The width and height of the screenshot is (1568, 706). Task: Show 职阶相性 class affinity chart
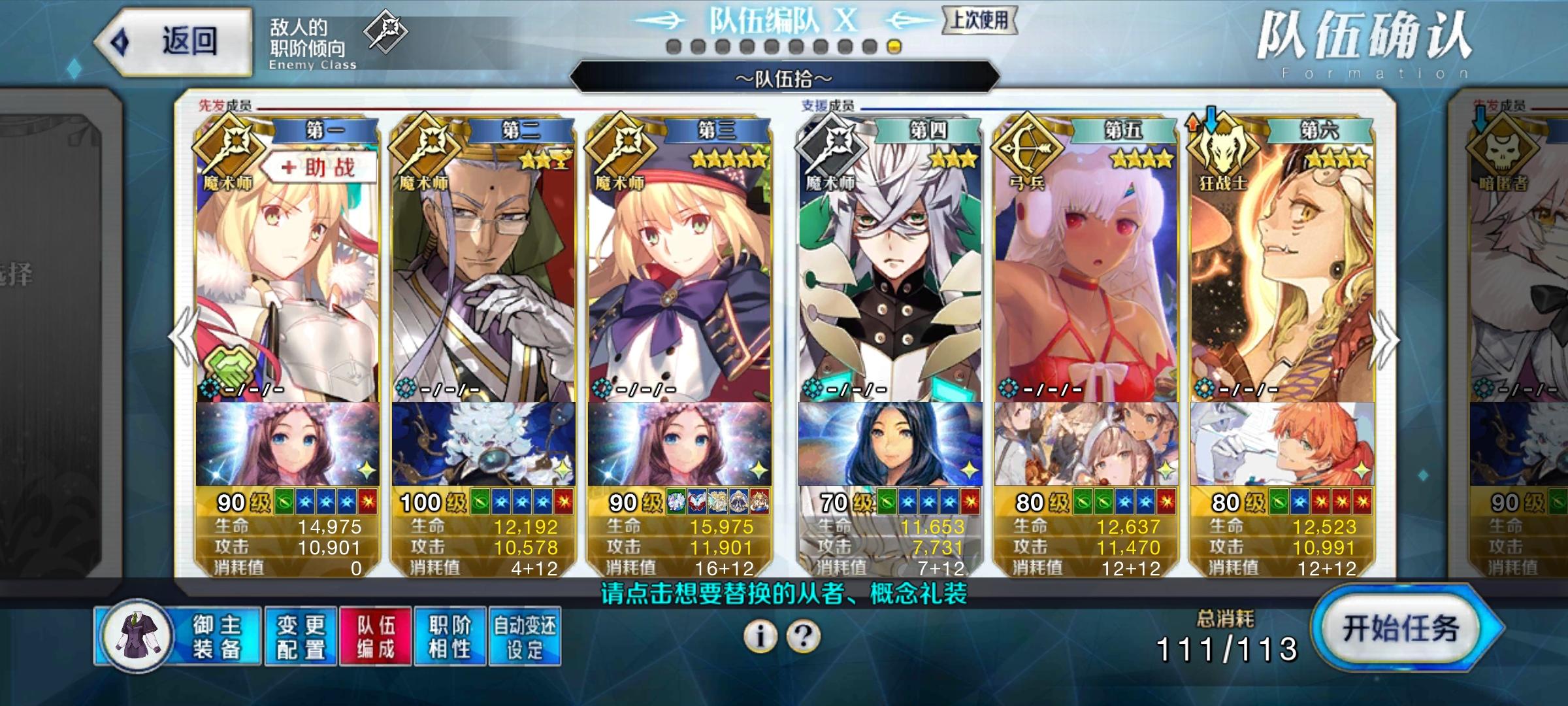click(450, 636)
